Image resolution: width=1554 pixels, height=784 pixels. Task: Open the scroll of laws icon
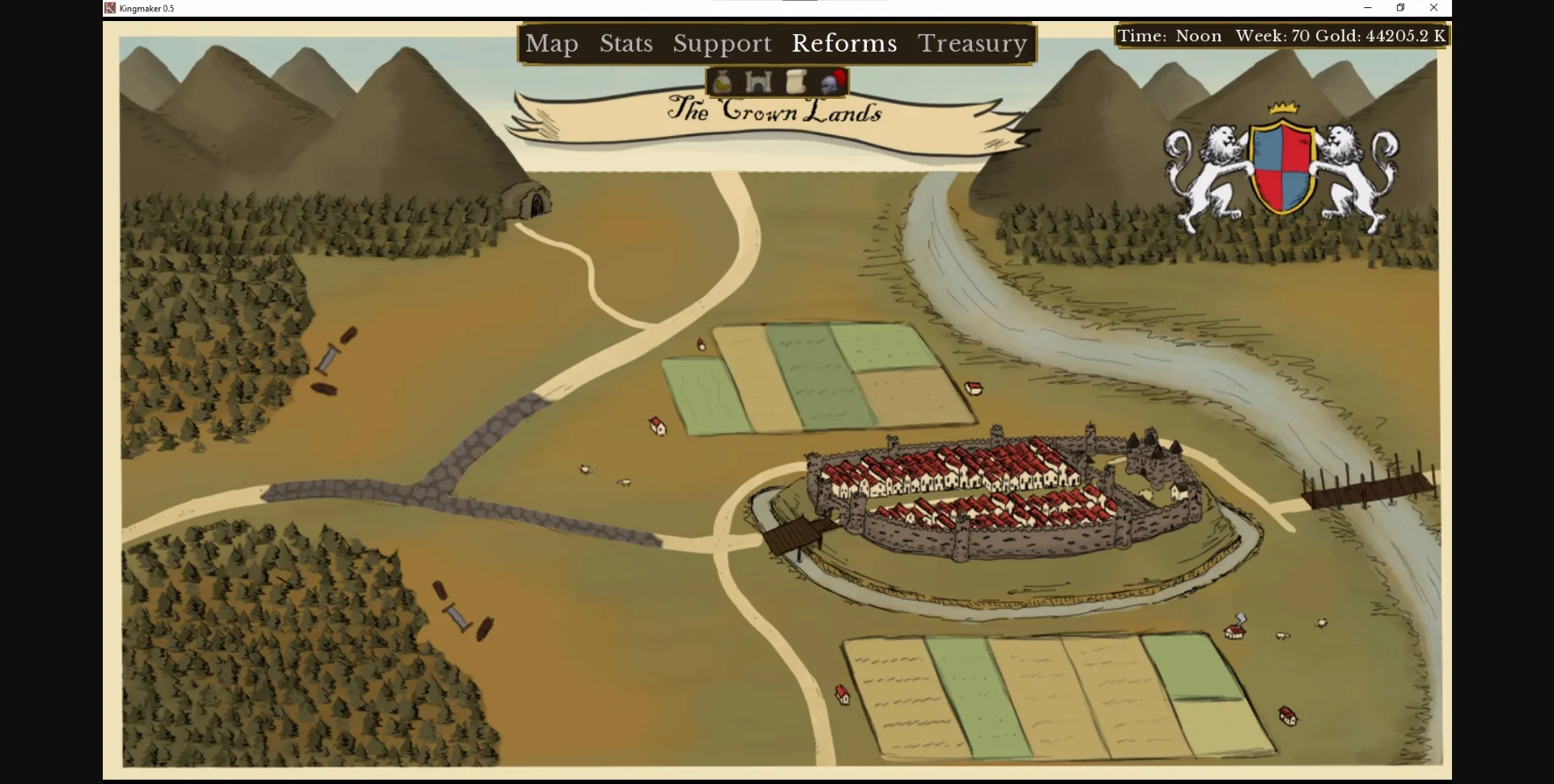tap(796, 81)
